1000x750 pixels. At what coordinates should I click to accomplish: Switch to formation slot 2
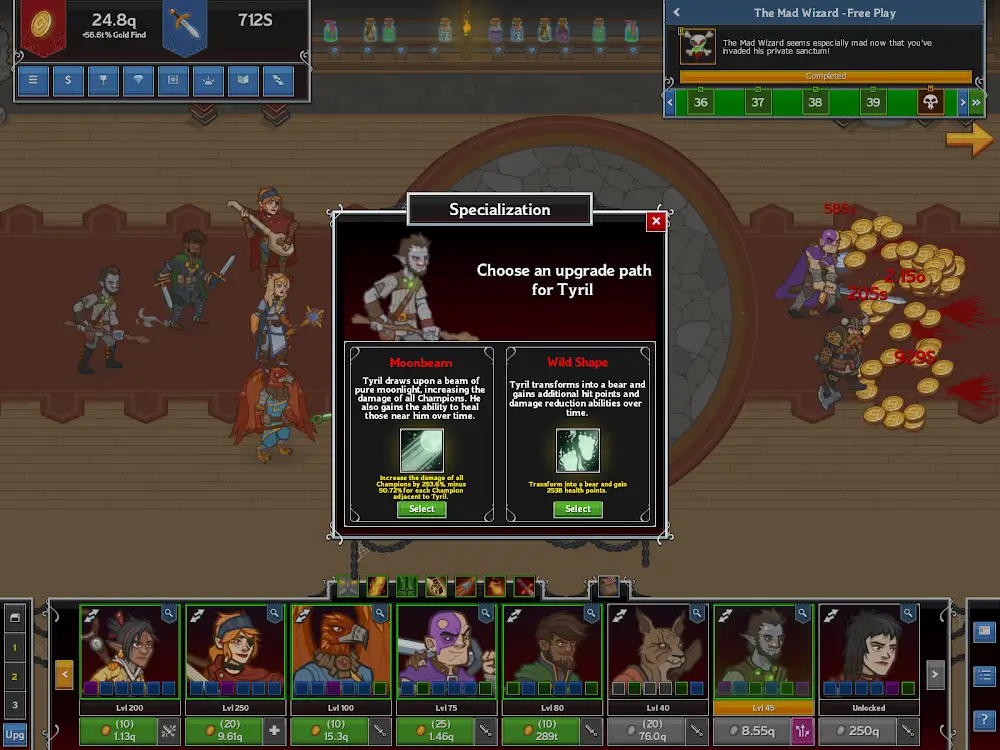click(15, 677)
